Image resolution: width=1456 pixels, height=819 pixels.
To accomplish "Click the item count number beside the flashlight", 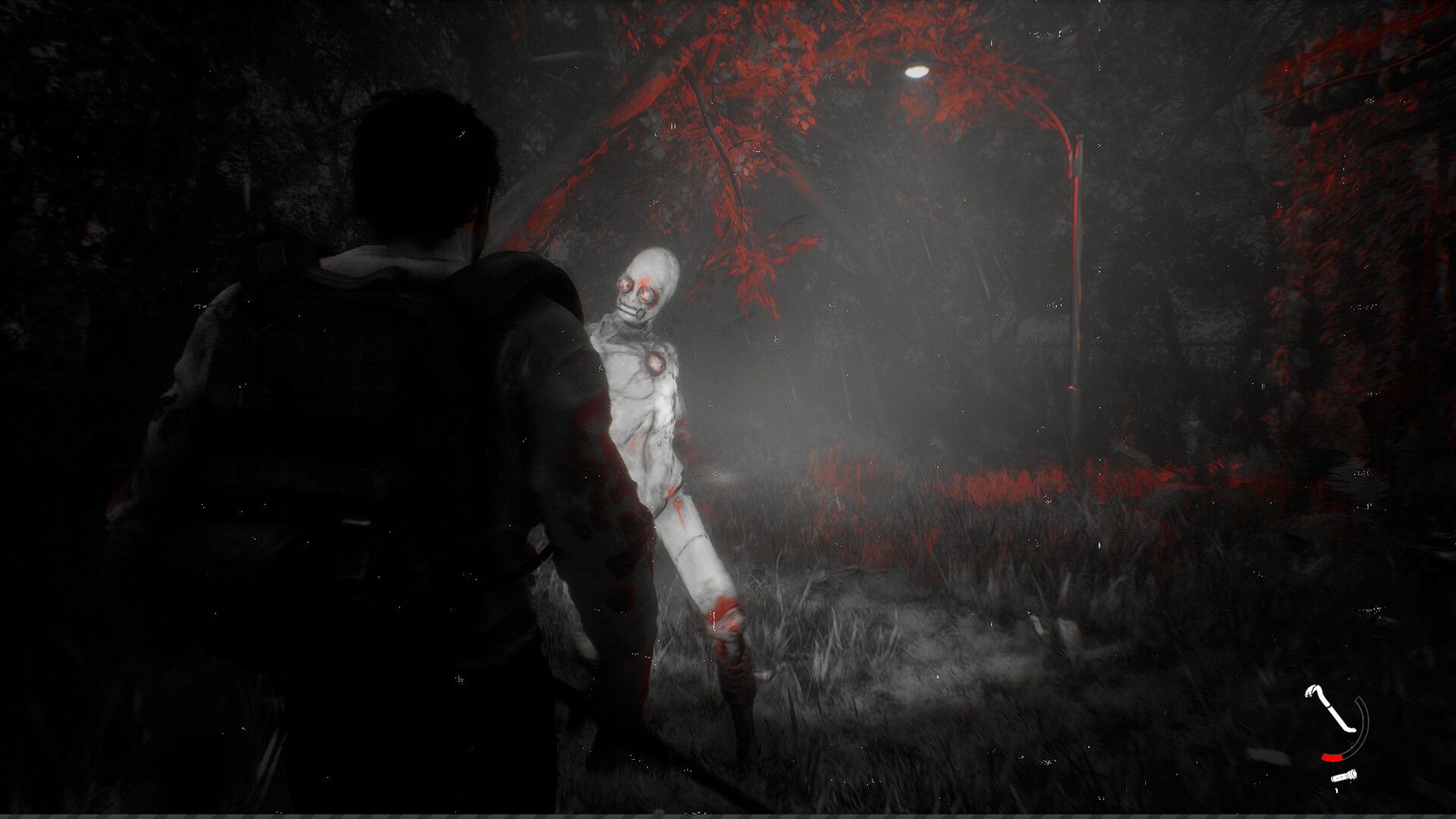I will click(x=1337, y=790).
